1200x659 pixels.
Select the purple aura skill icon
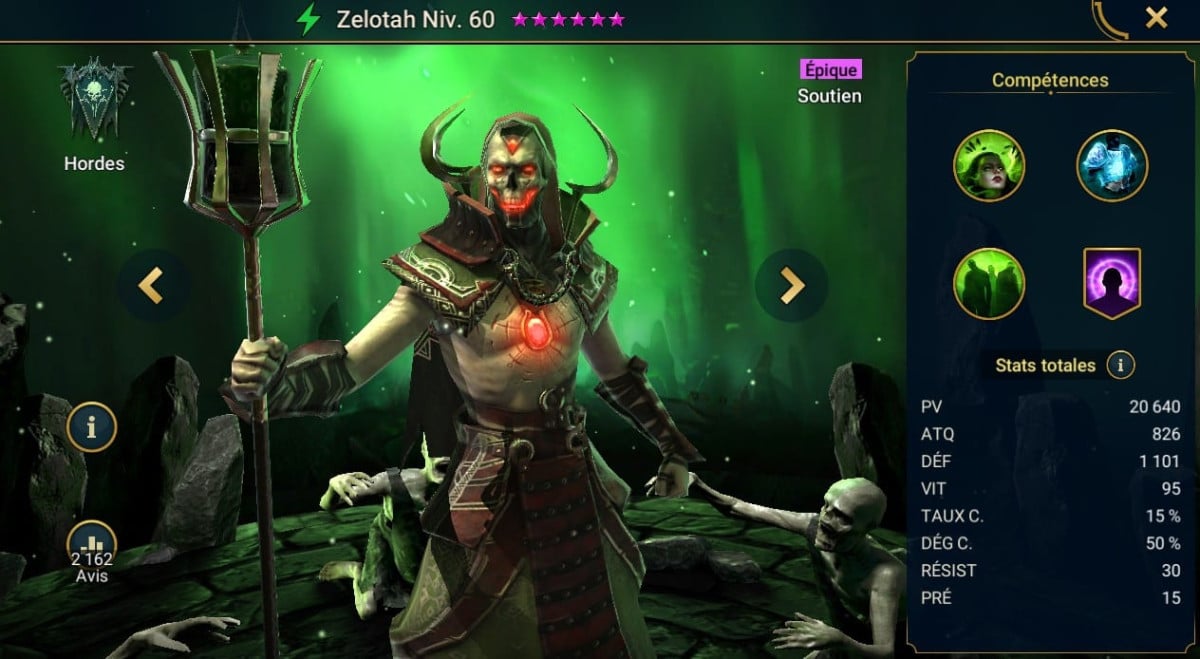pos(1112,283)
